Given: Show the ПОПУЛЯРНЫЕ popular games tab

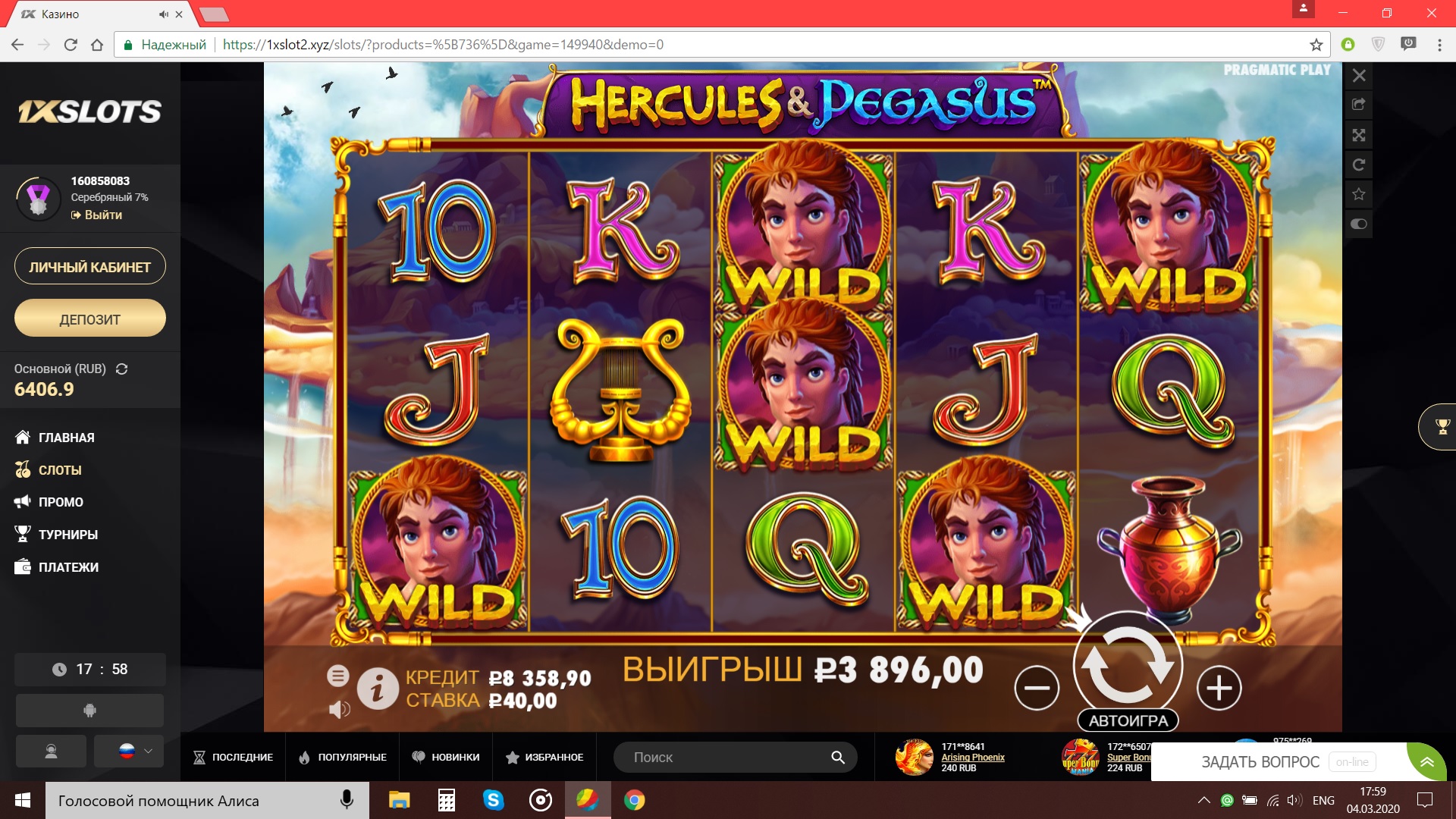Looking at the screenshot, I should click(x=343, y=757).
